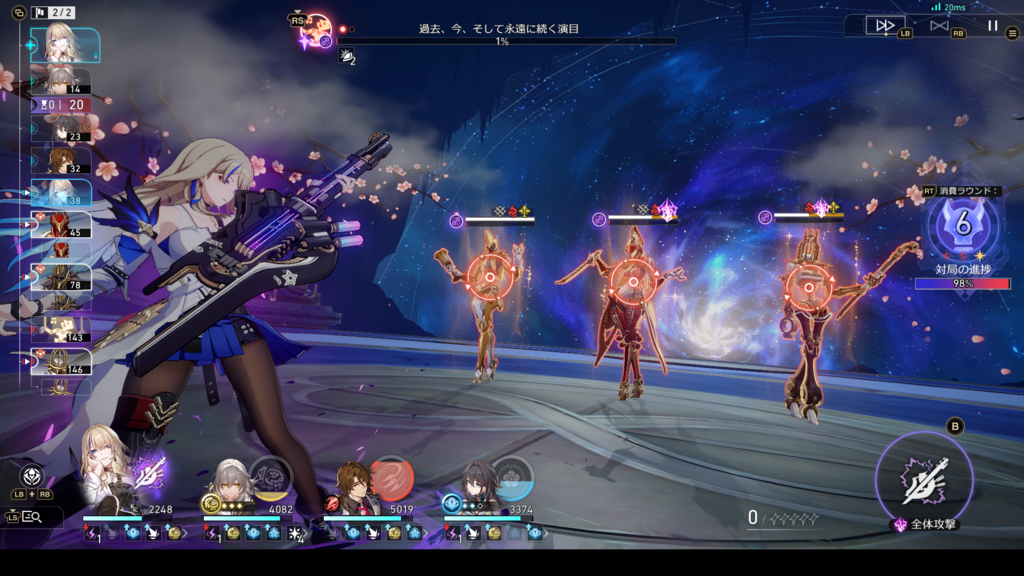Activate the yellow-tinted ultimate icon
The image size is (1024, 576).
point(269,476)
